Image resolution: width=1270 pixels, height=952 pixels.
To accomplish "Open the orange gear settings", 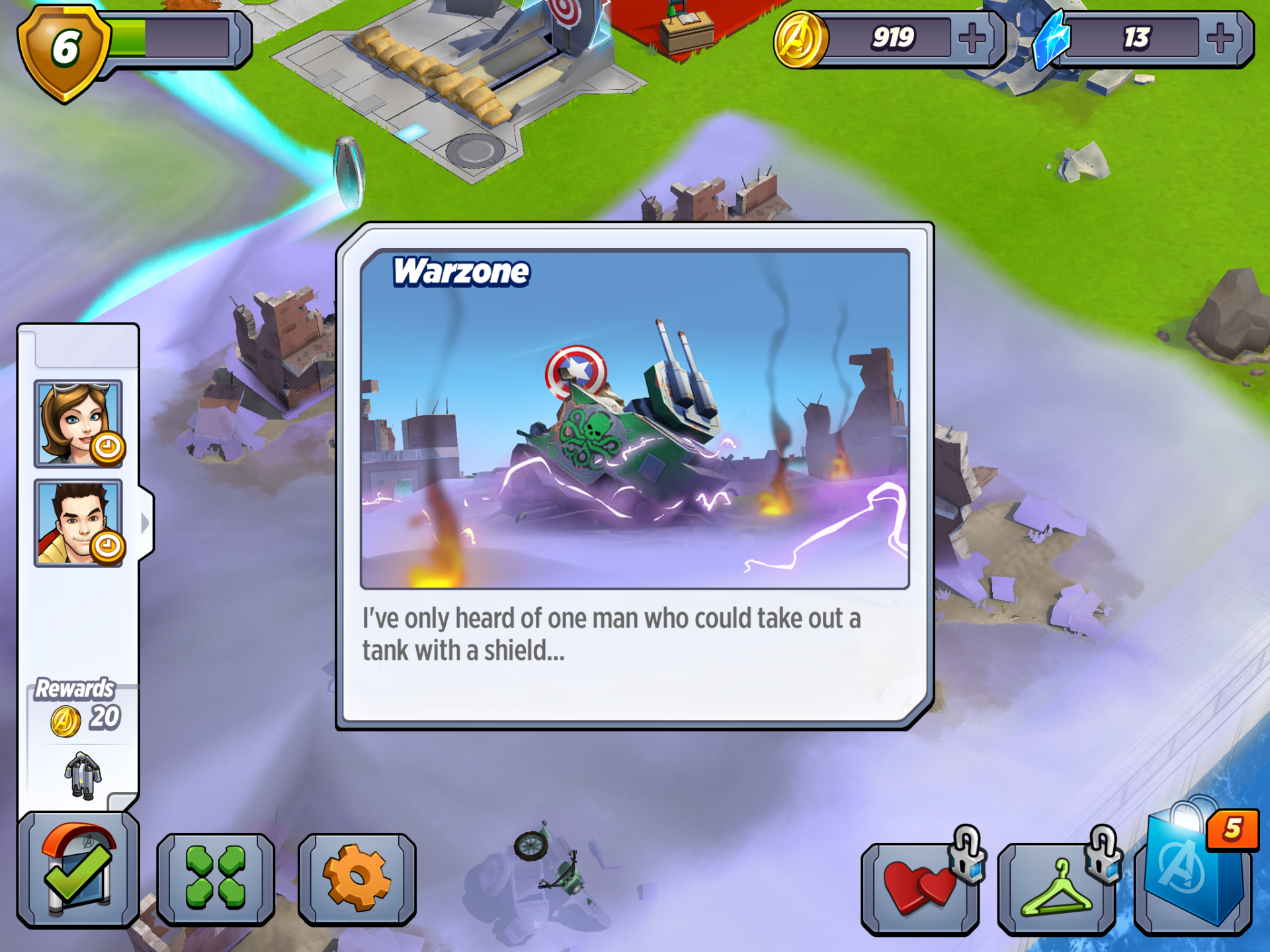I will 357,877.
